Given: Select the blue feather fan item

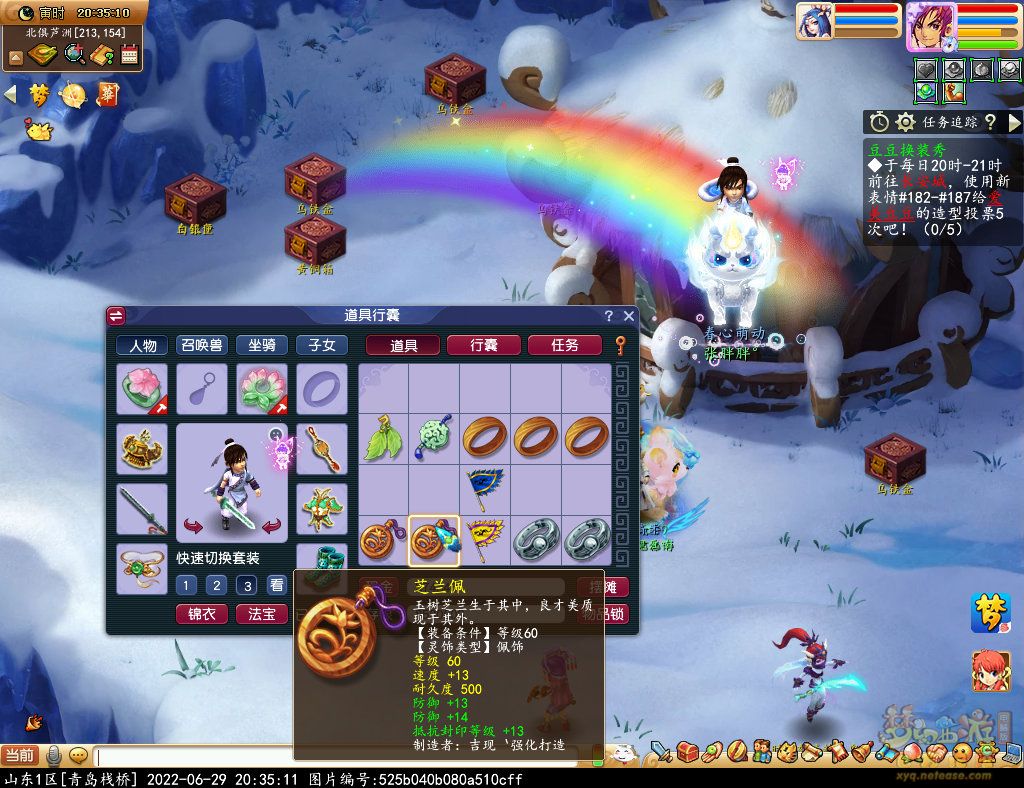Looking at the screenshot, I should pos(485,489).
